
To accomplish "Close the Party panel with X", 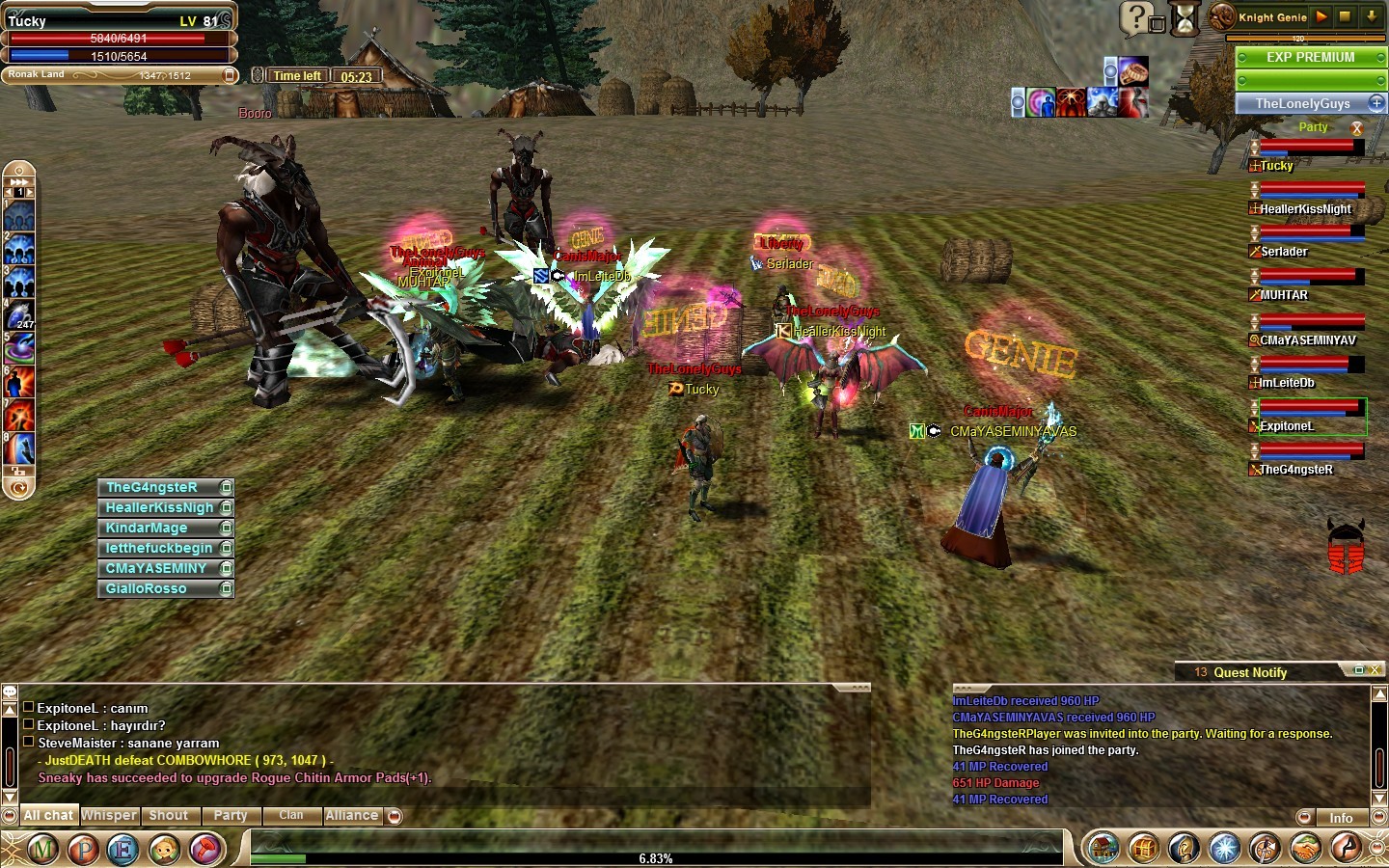I will point(1357,127).
